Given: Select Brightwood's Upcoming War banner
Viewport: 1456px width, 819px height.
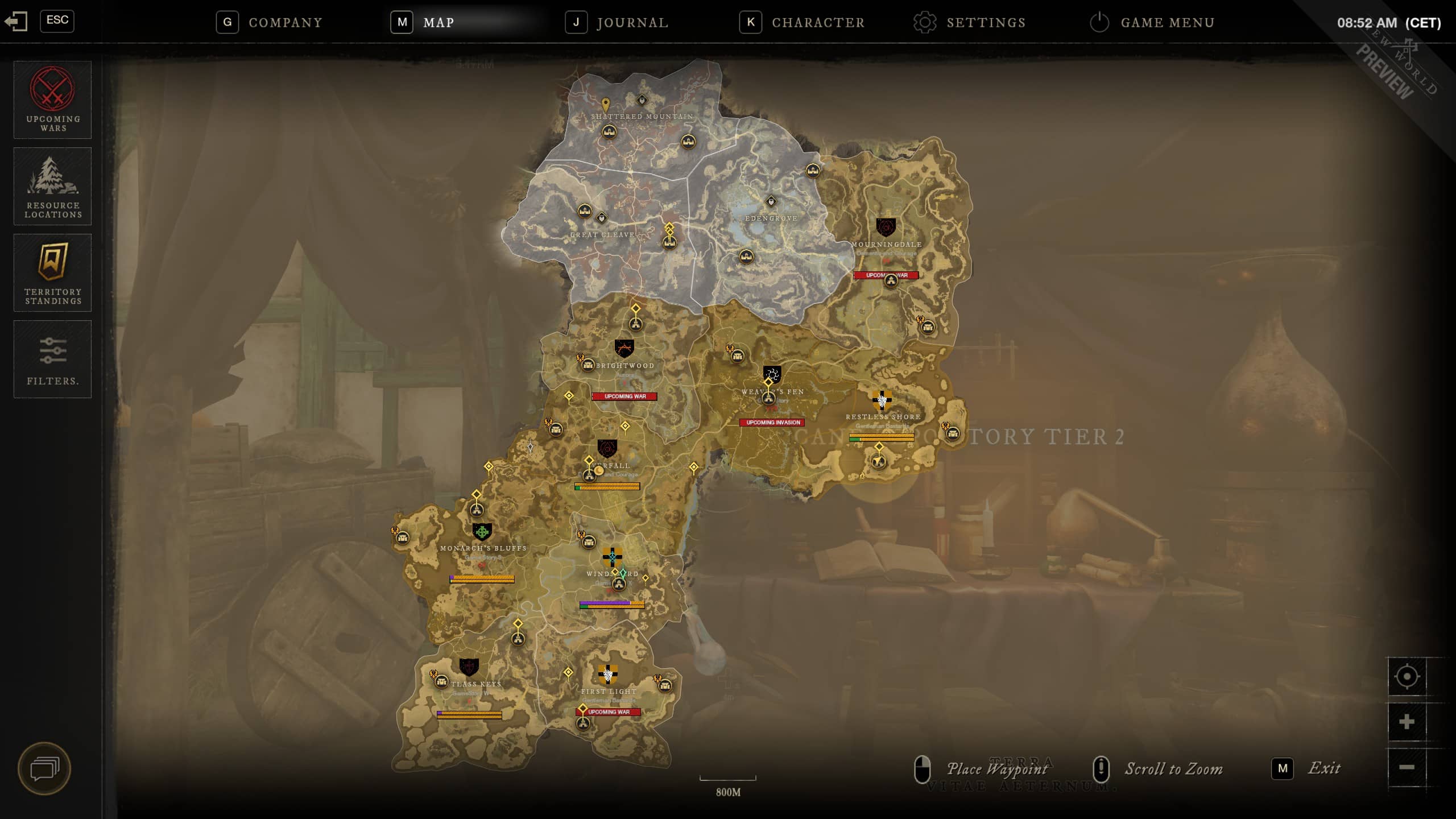Looking at the screenshot, I should 624,396.
